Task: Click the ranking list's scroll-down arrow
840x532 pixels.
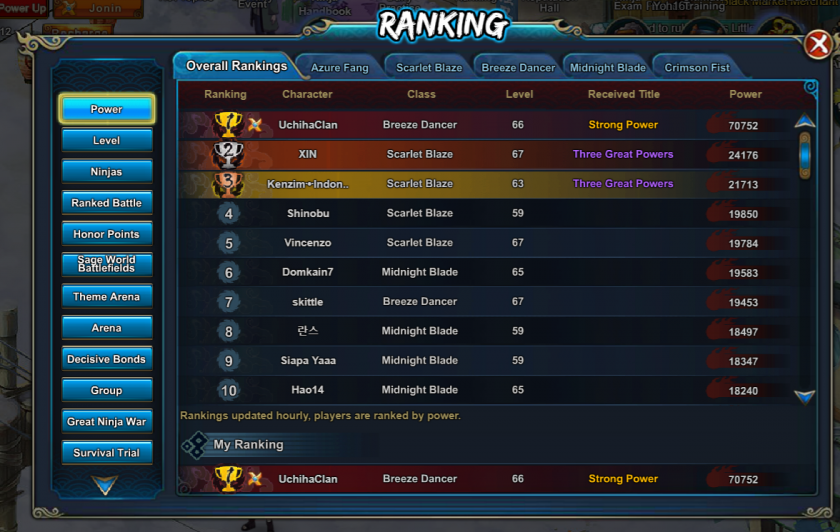Action: (x=804, y=397)
